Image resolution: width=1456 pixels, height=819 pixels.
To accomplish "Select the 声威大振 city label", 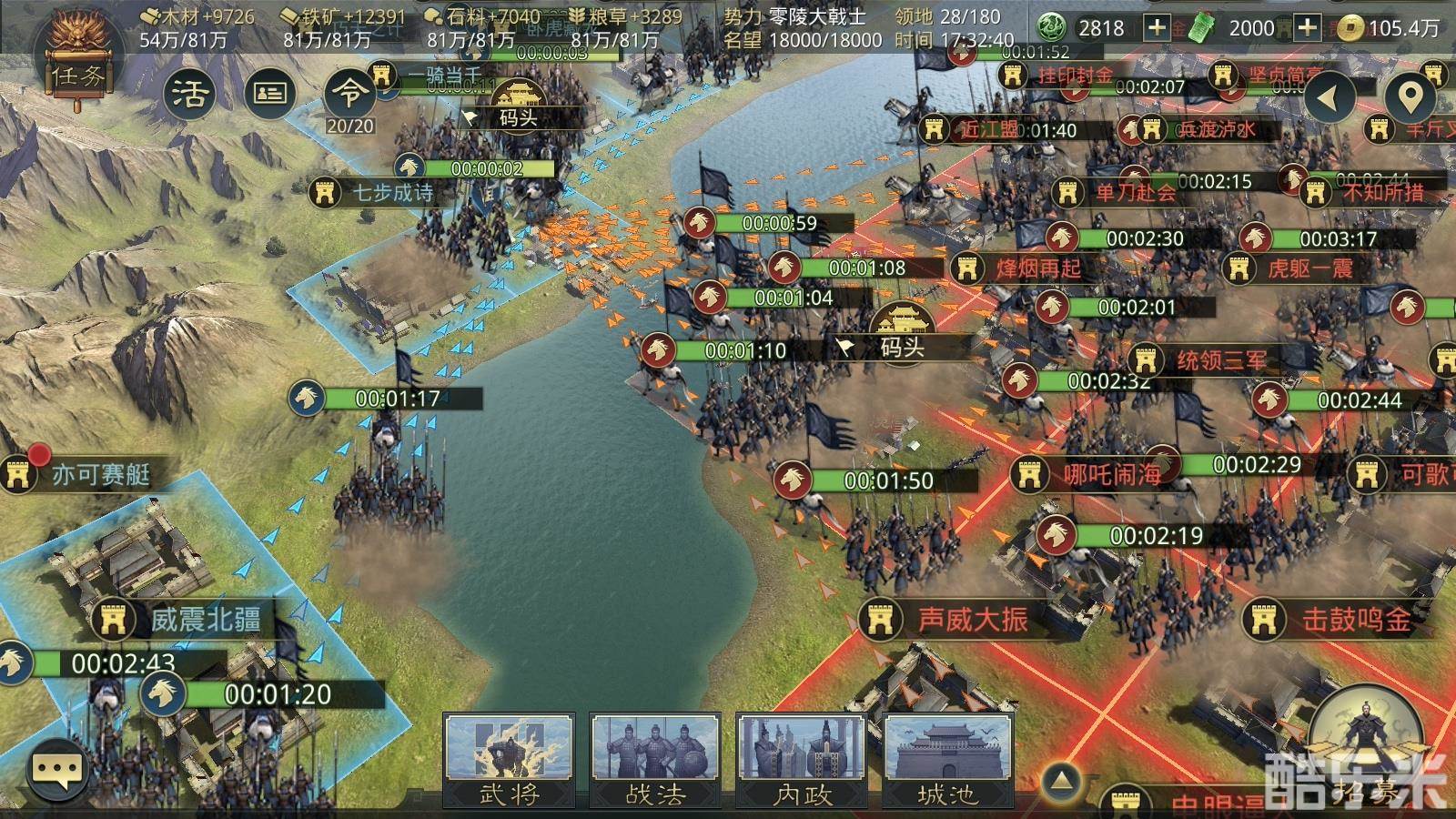I will 972,620.
